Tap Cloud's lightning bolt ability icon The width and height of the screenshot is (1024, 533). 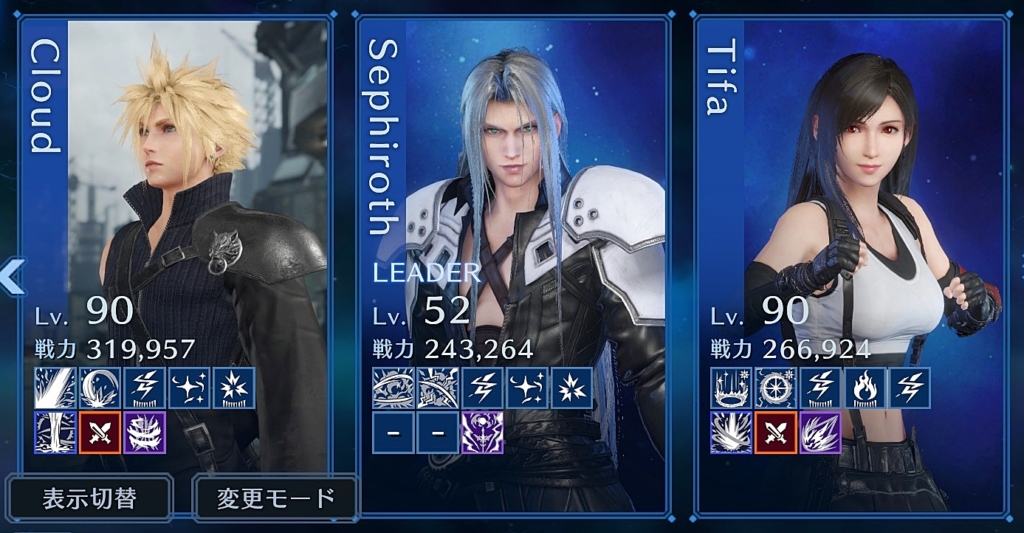click(x=145, y=387)
